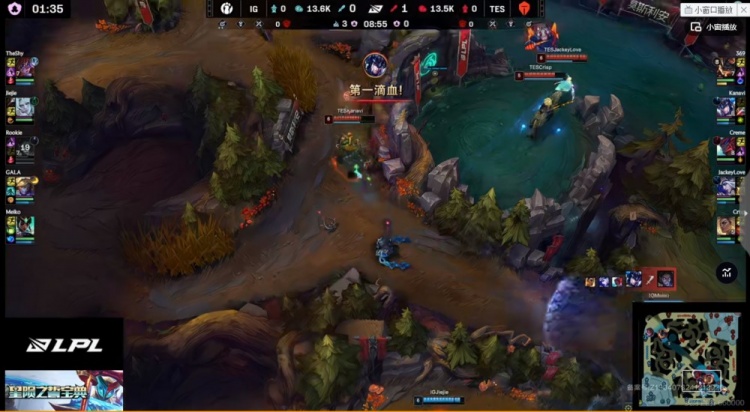Select JackeyLove's portrait in the sidebar
Screen dimensions: 750x412
coord(726,187)
